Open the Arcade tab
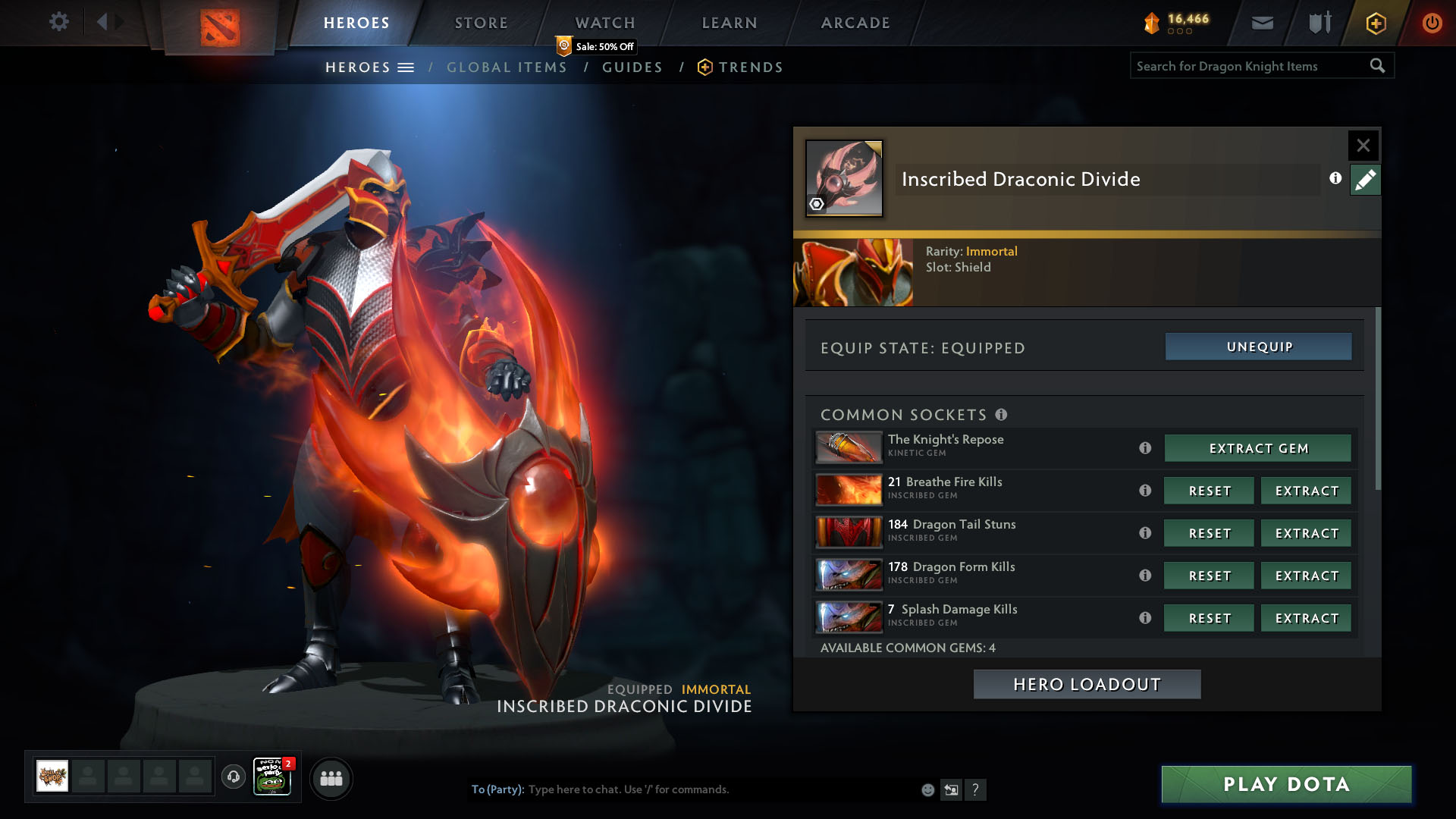 tap(855, 23)
